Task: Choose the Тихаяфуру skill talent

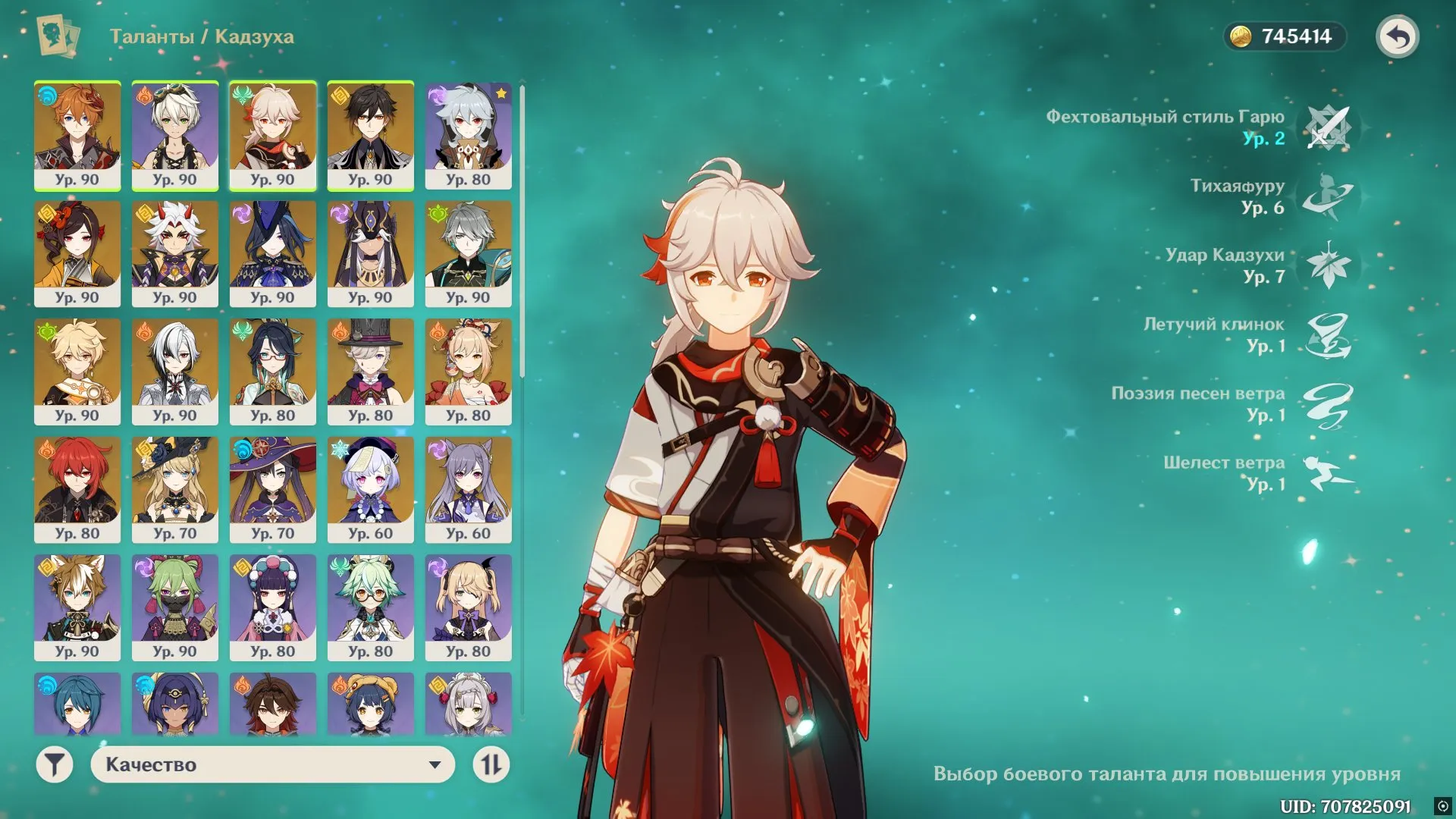Action: [1328, 196]
